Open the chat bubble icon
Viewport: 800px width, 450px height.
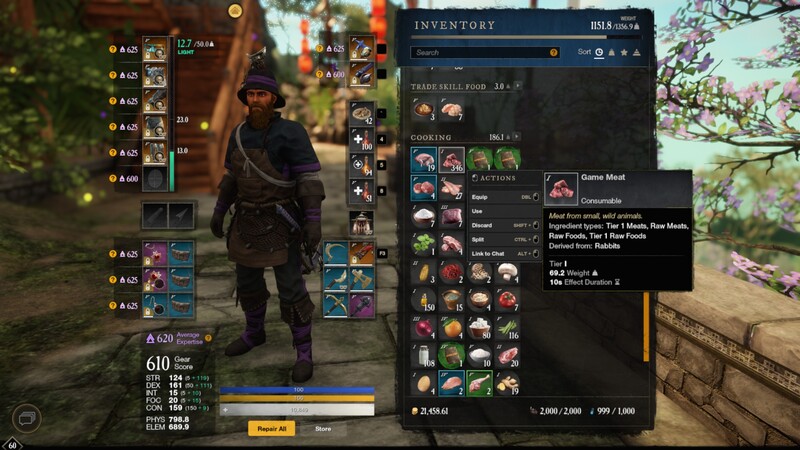(x=28, y=417)
